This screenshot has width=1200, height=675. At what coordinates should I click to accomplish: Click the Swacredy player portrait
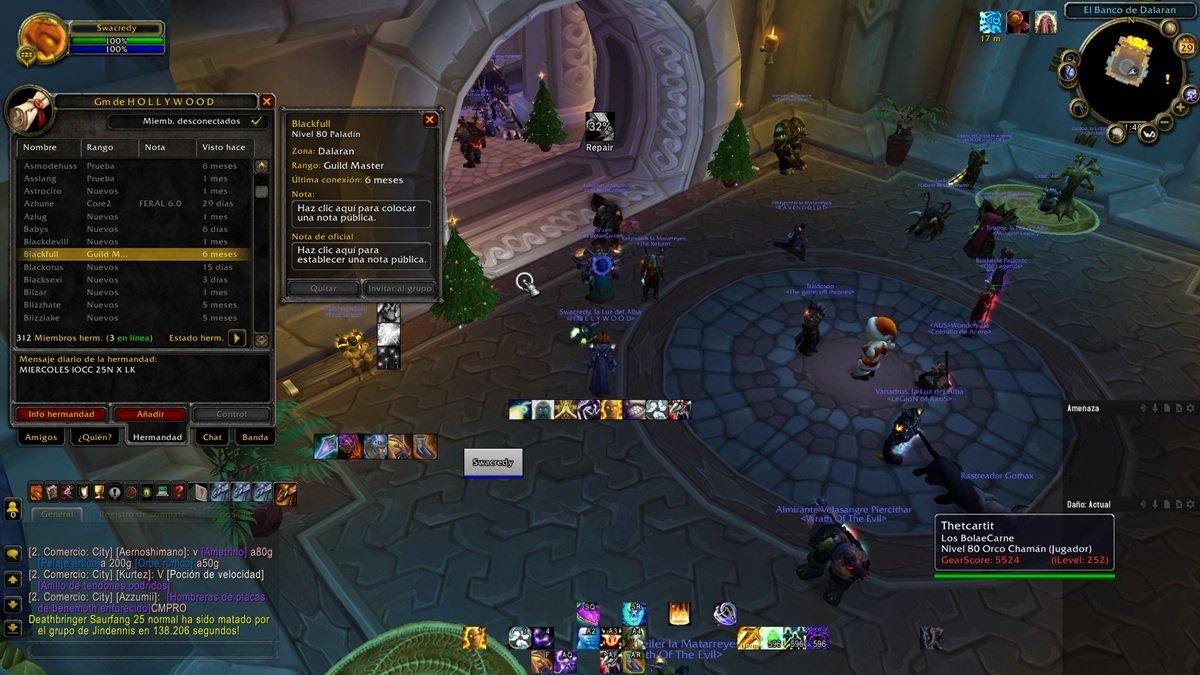[43, 38]
